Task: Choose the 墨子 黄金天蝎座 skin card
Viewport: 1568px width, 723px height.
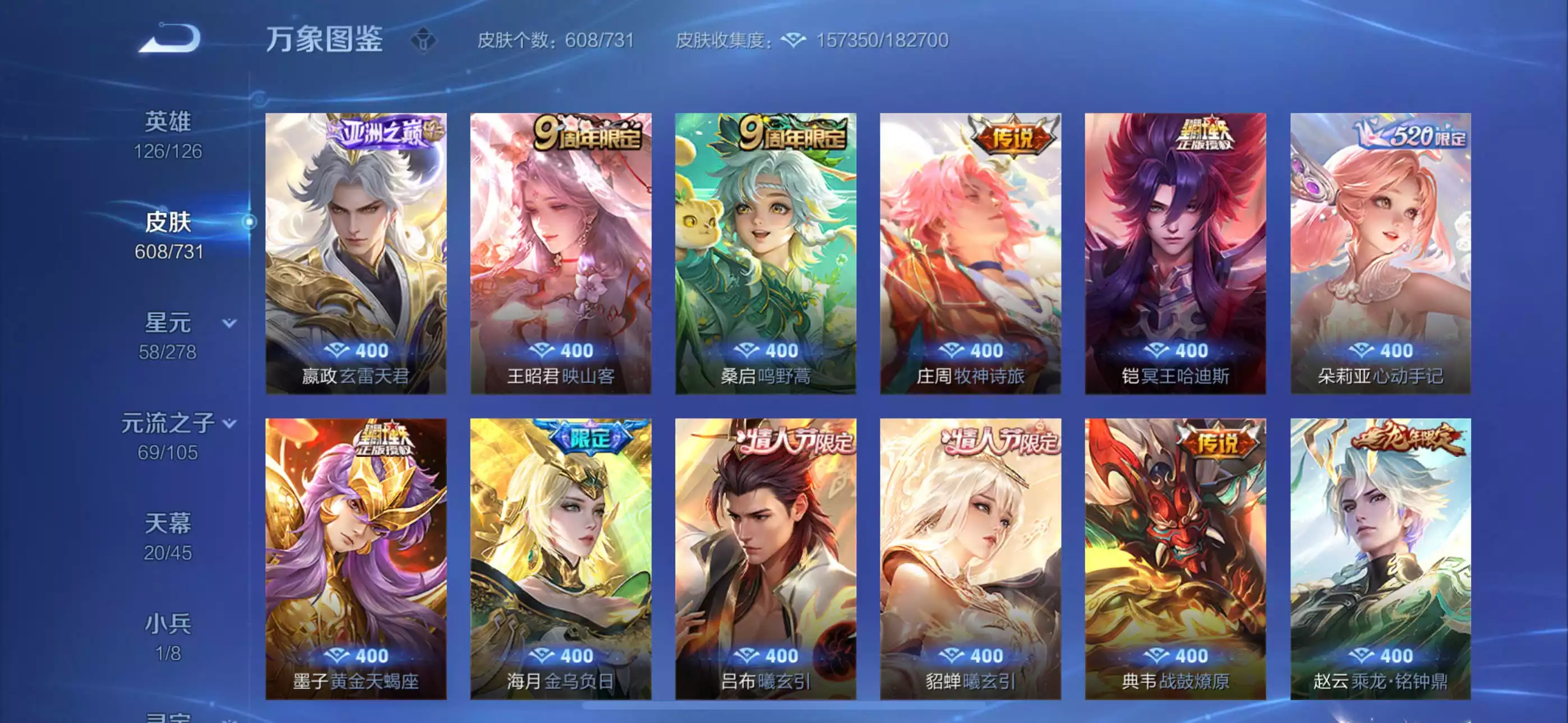Action: [356, 558]
